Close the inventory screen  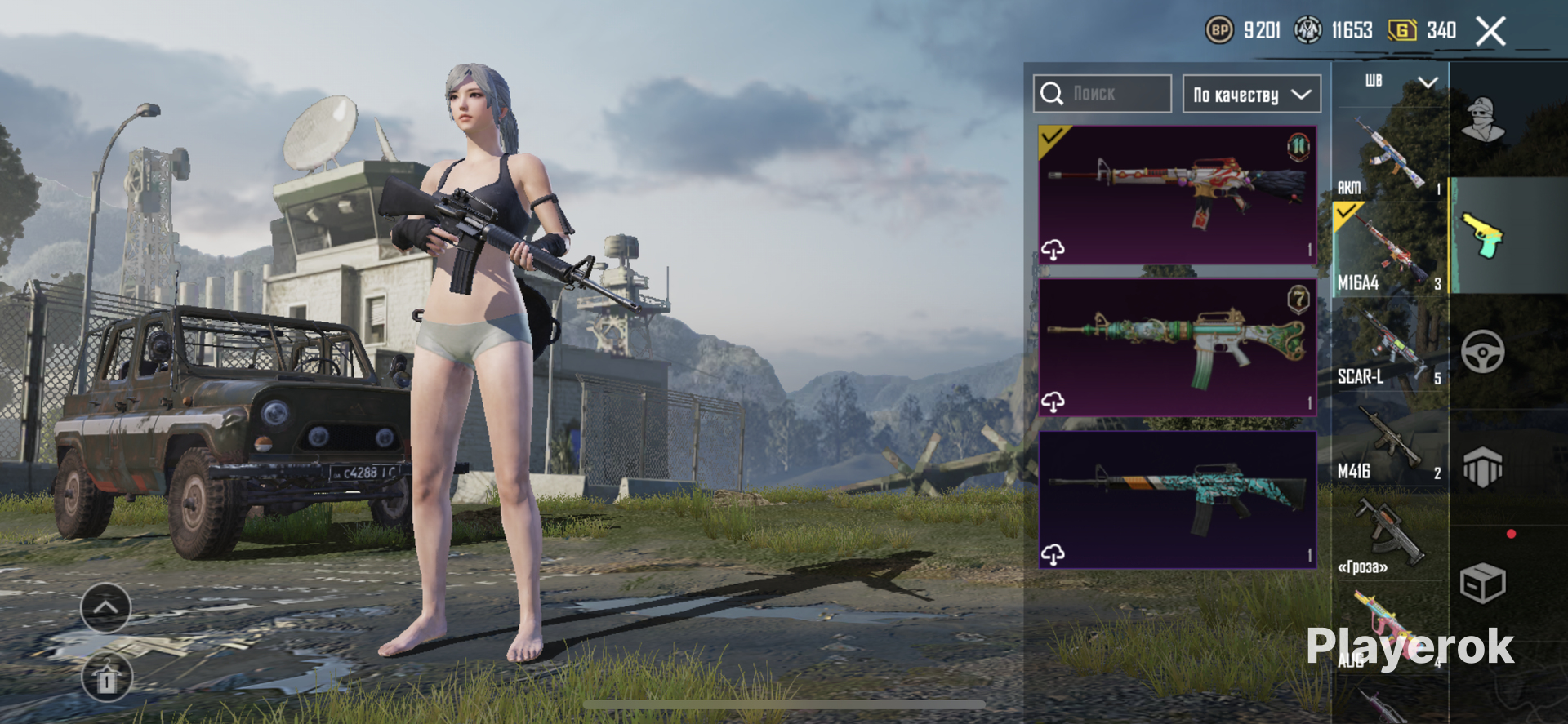click(1490, 32)
